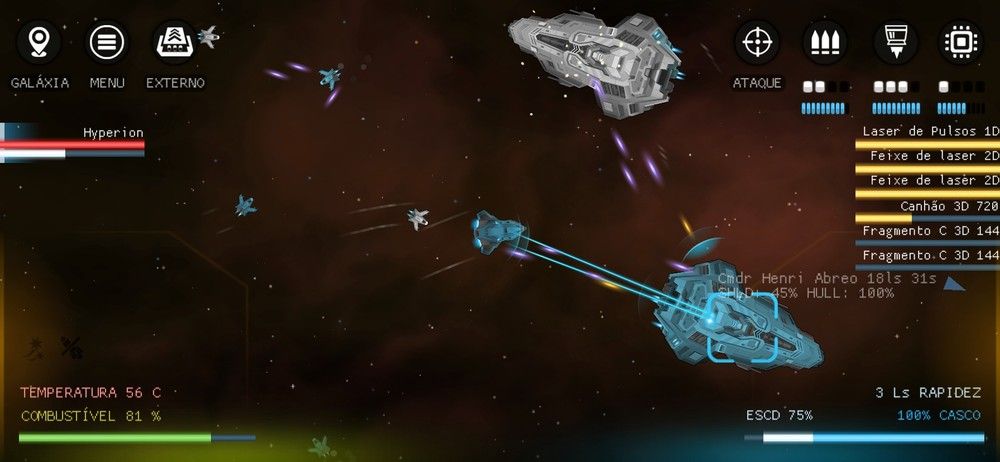Activate the Ataque crosshair button

[757, 43]
